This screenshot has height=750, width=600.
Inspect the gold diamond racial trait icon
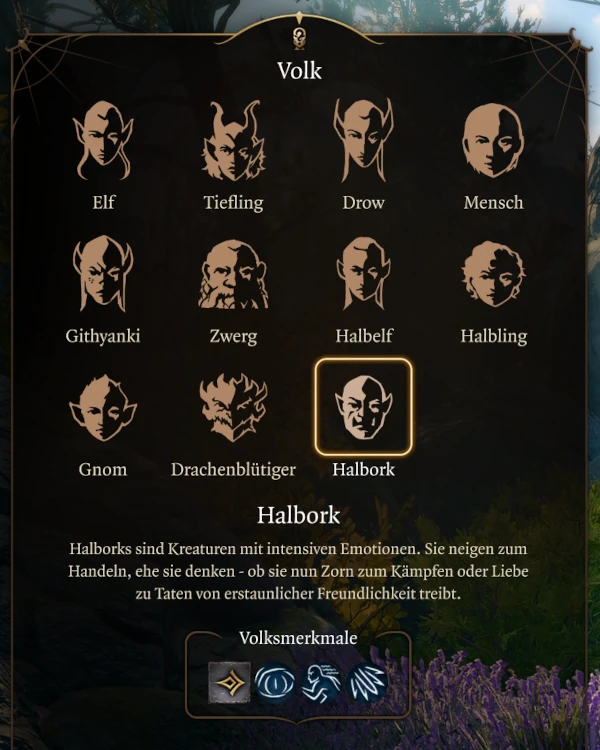tap(229, 682)
